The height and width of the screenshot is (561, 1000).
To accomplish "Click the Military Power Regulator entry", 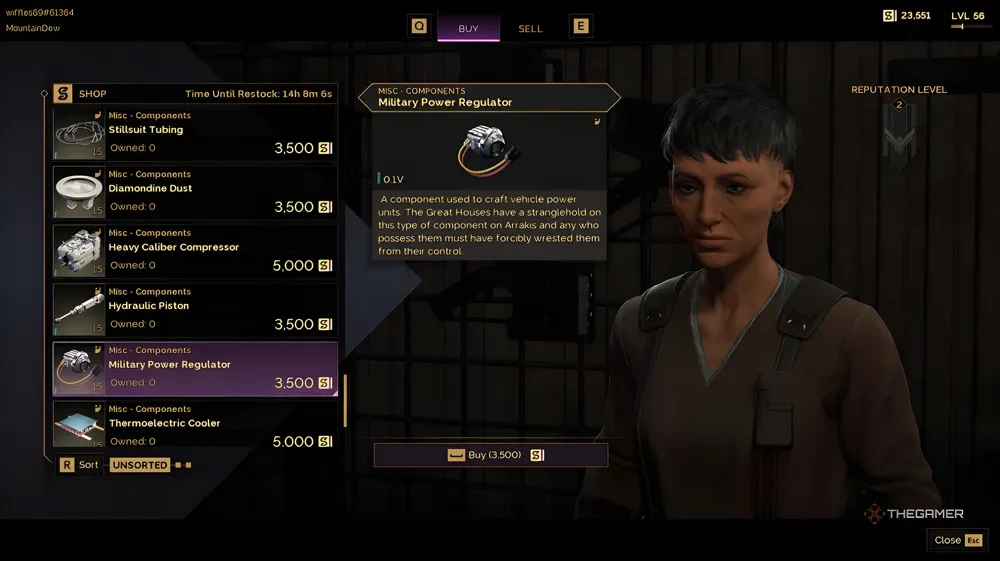I will tap(195, 369).
